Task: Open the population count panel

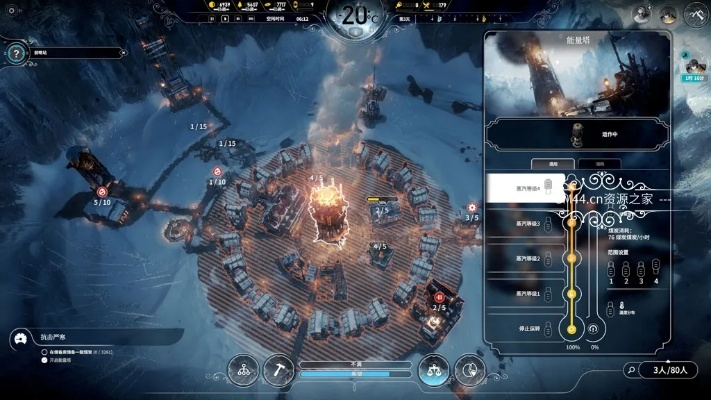Action: pyautogui.click(x=668, y=369)
